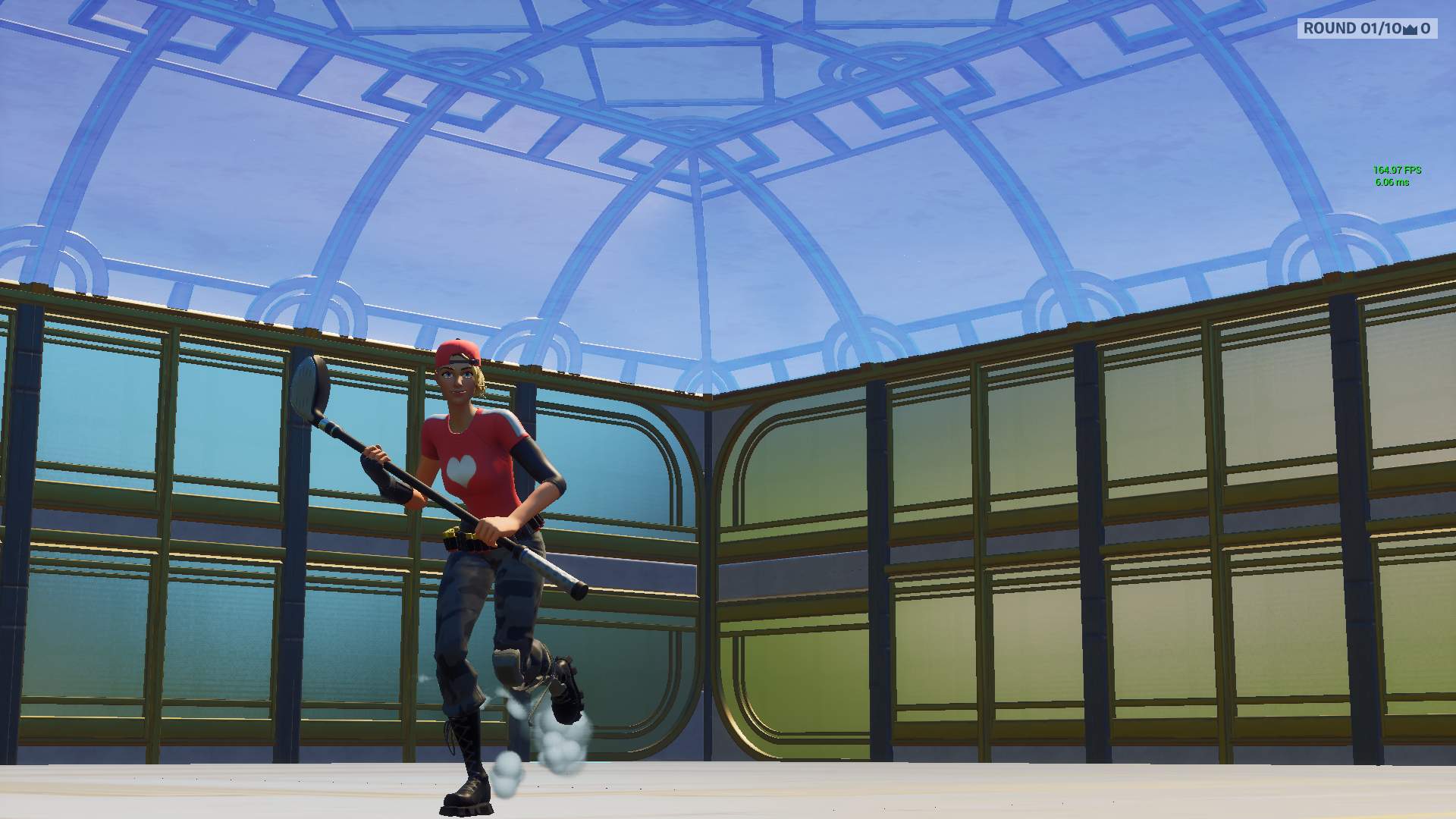Viewport: 1456px width, 819px height.
Task: Click the crown icon in the HUD
Action: tap(1410, 30)
